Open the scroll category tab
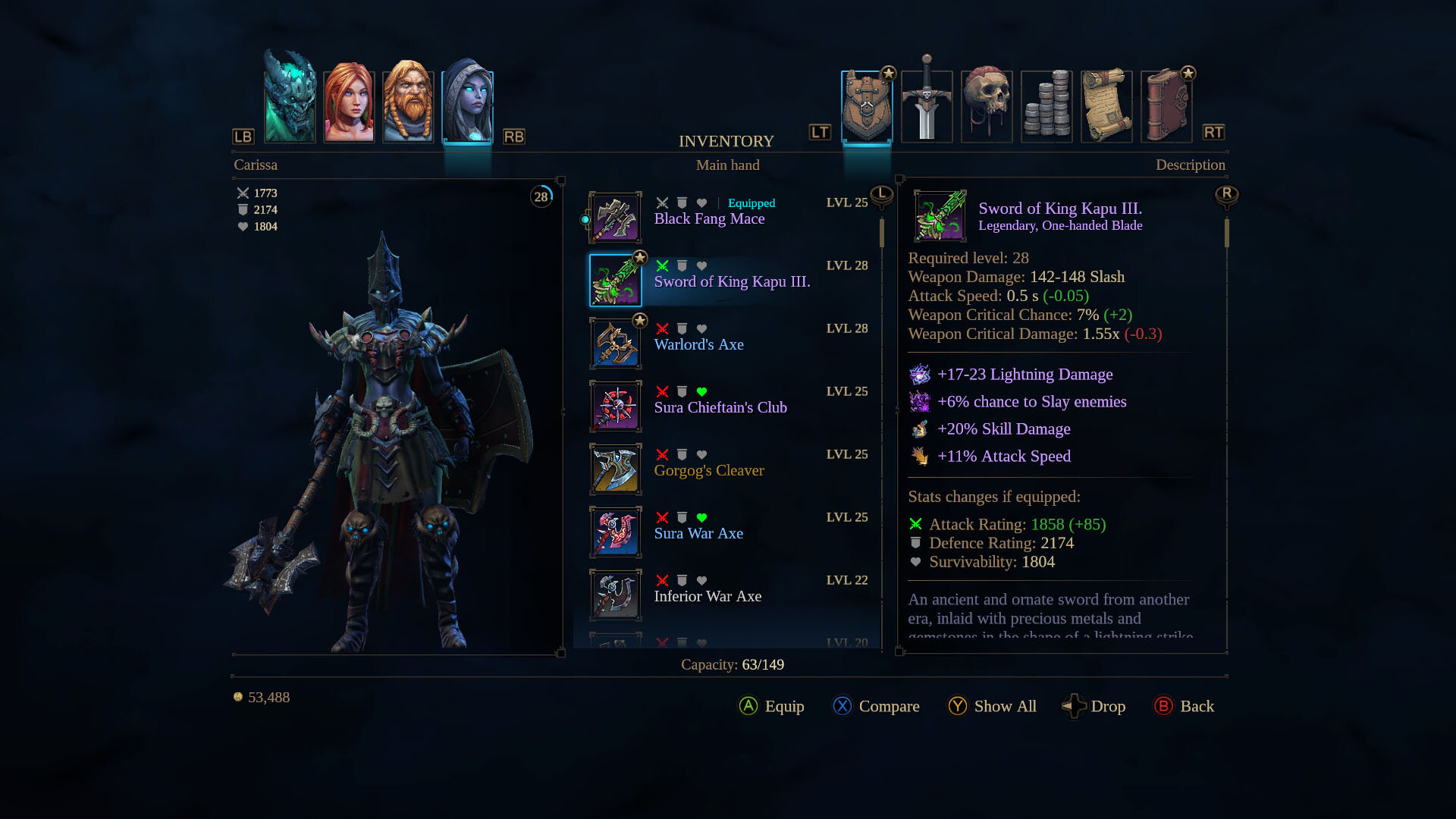The width and height of the screenshot is (1456, 819). coord(1106,105)
